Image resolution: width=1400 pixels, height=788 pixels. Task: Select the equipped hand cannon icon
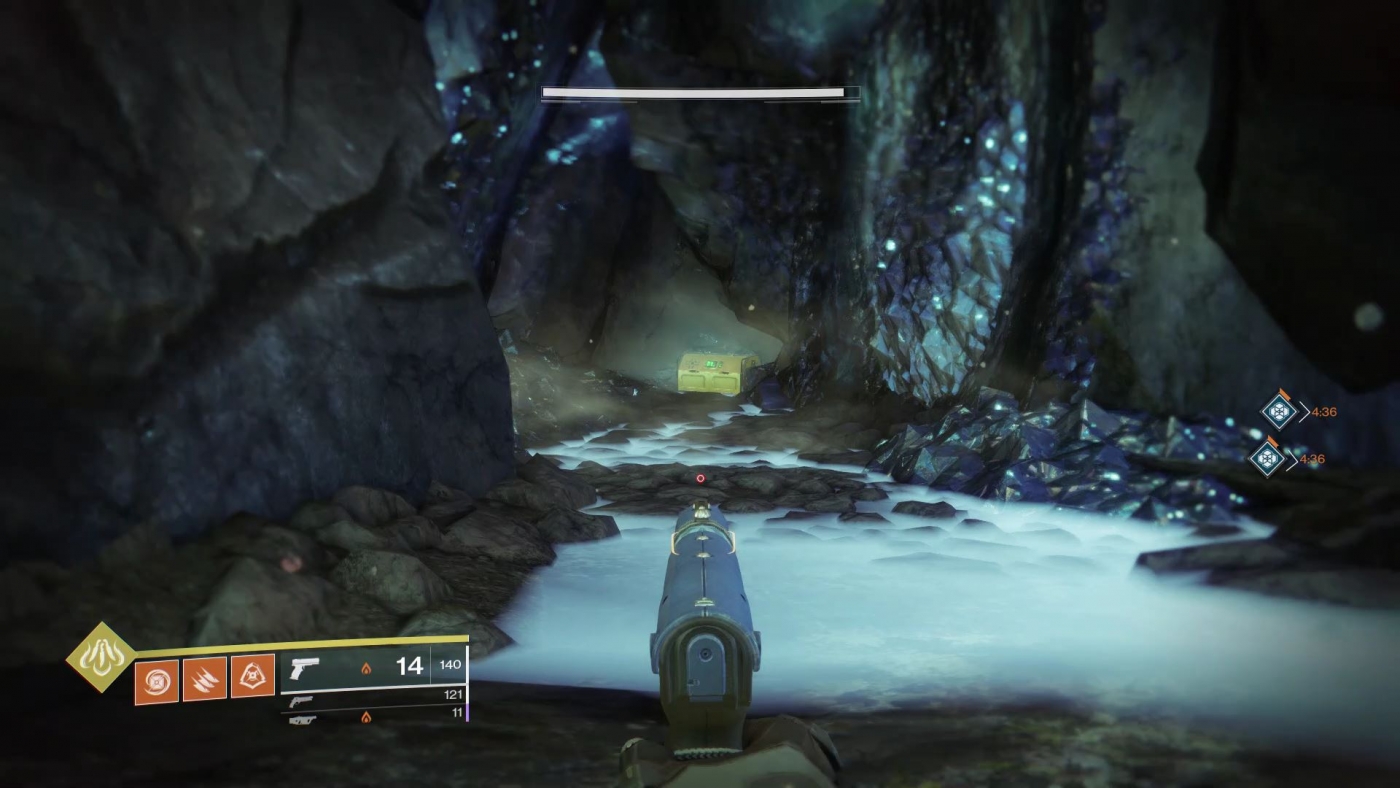click(305, 666)
